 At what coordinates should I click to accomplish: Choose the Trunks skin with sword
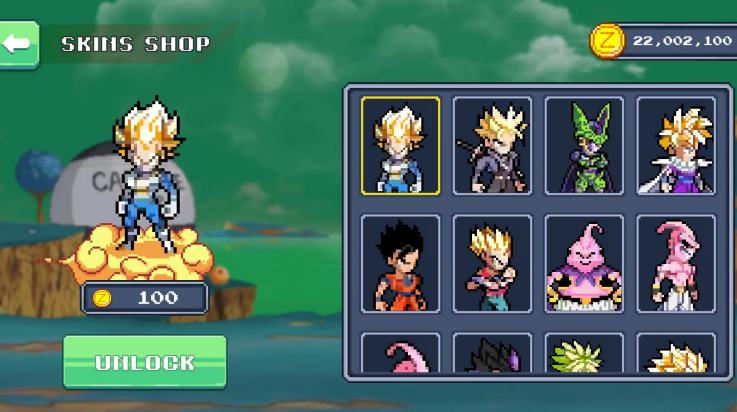coord(492,145)
